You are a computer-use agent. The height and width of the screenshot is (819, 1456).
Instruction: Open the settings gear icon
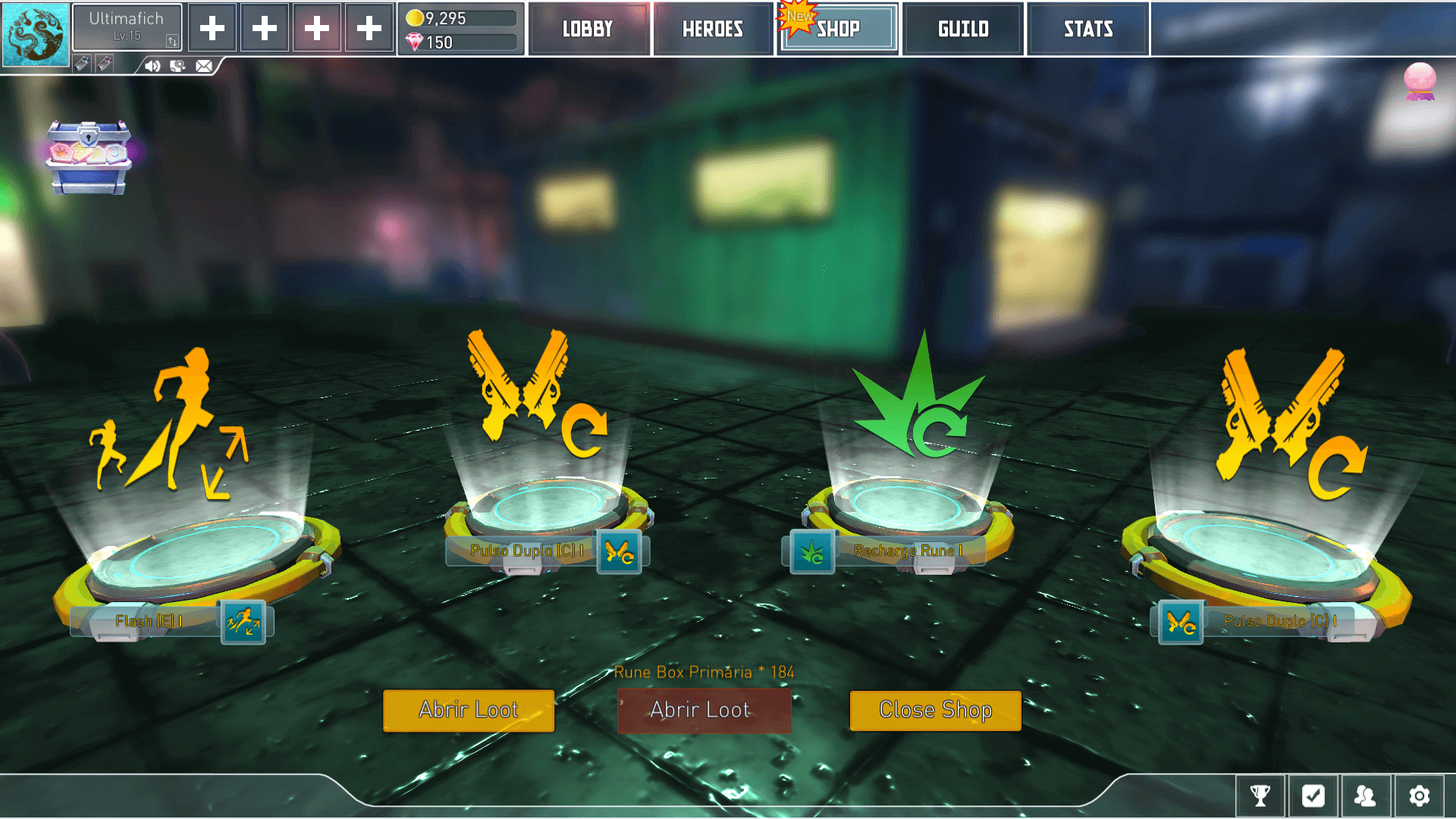(x=1419, y=796)
